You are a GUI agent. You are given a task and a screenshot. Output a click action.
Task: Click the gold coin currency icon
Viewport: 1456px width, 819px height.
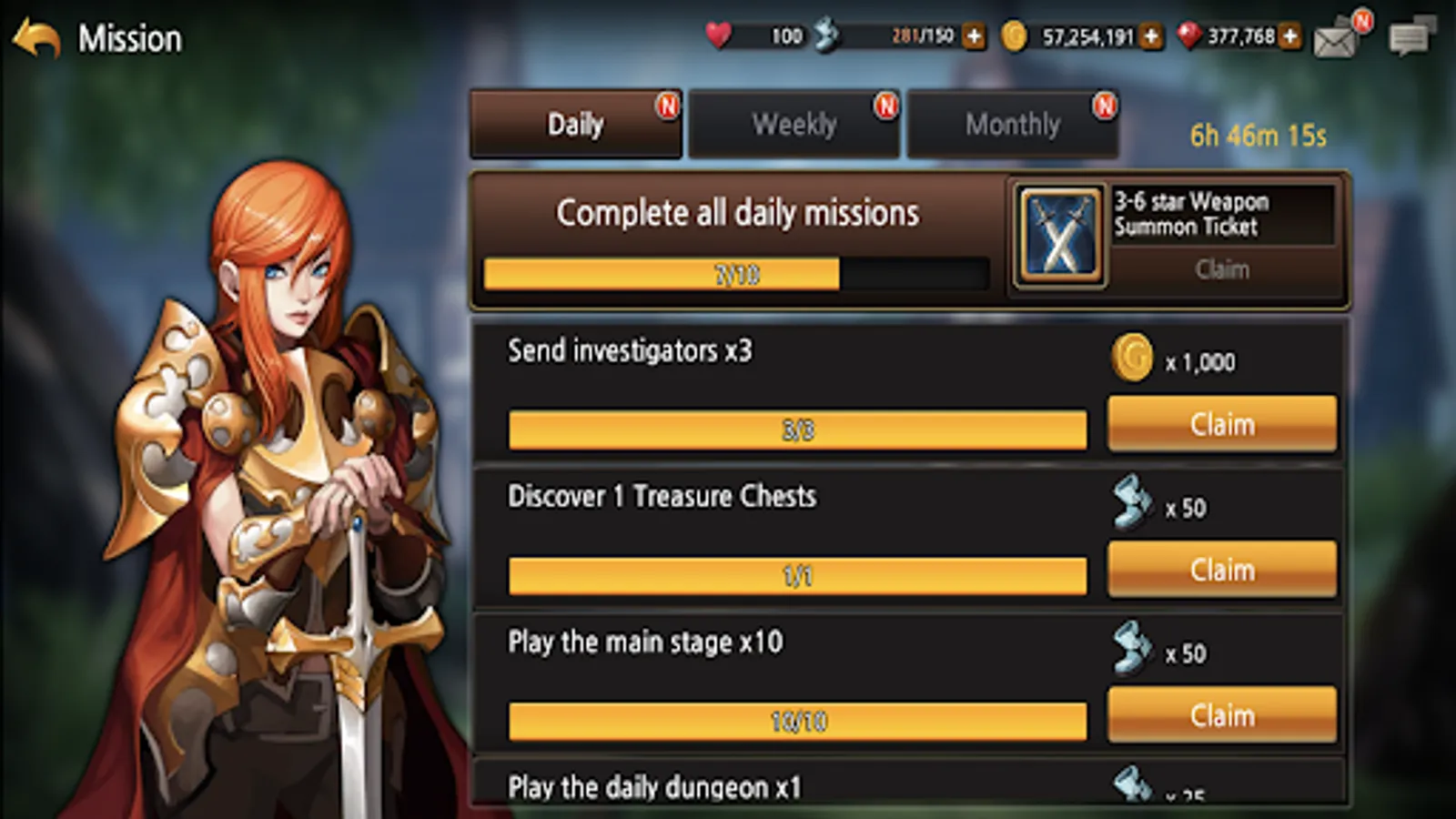tap(1013, 38)
